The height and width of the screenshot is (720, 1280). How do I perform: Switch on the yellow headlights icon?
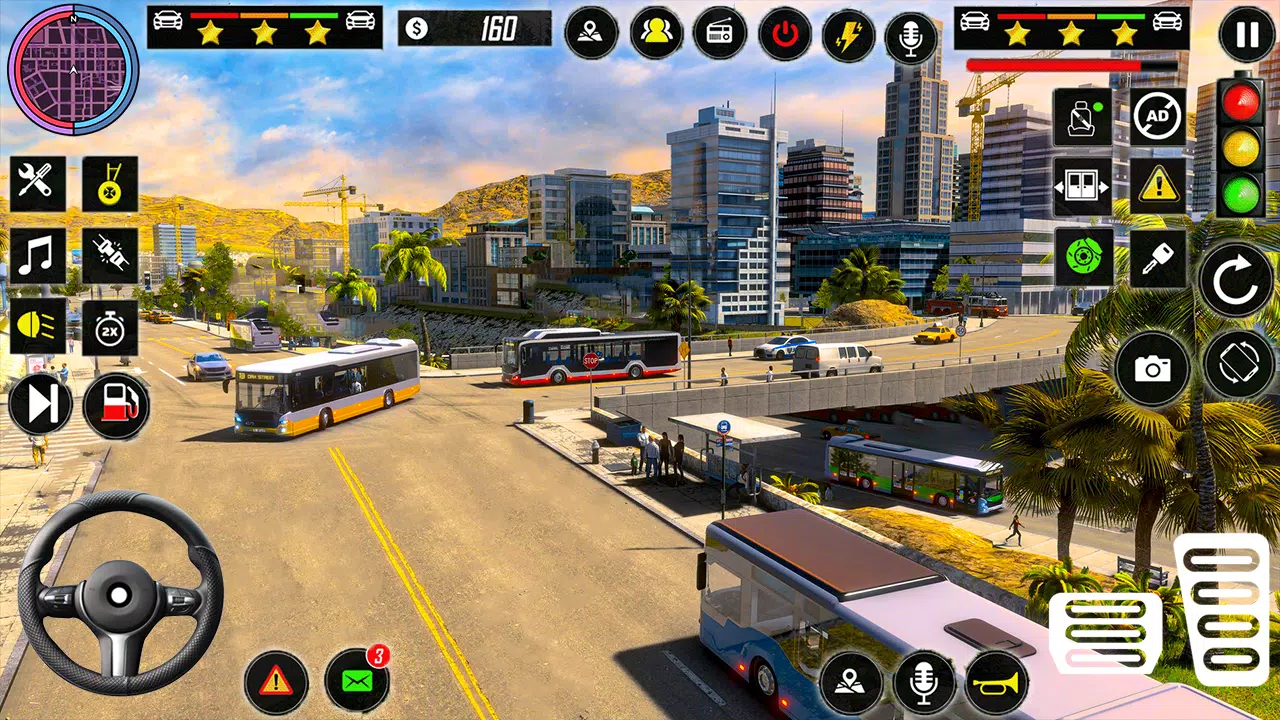38,328
